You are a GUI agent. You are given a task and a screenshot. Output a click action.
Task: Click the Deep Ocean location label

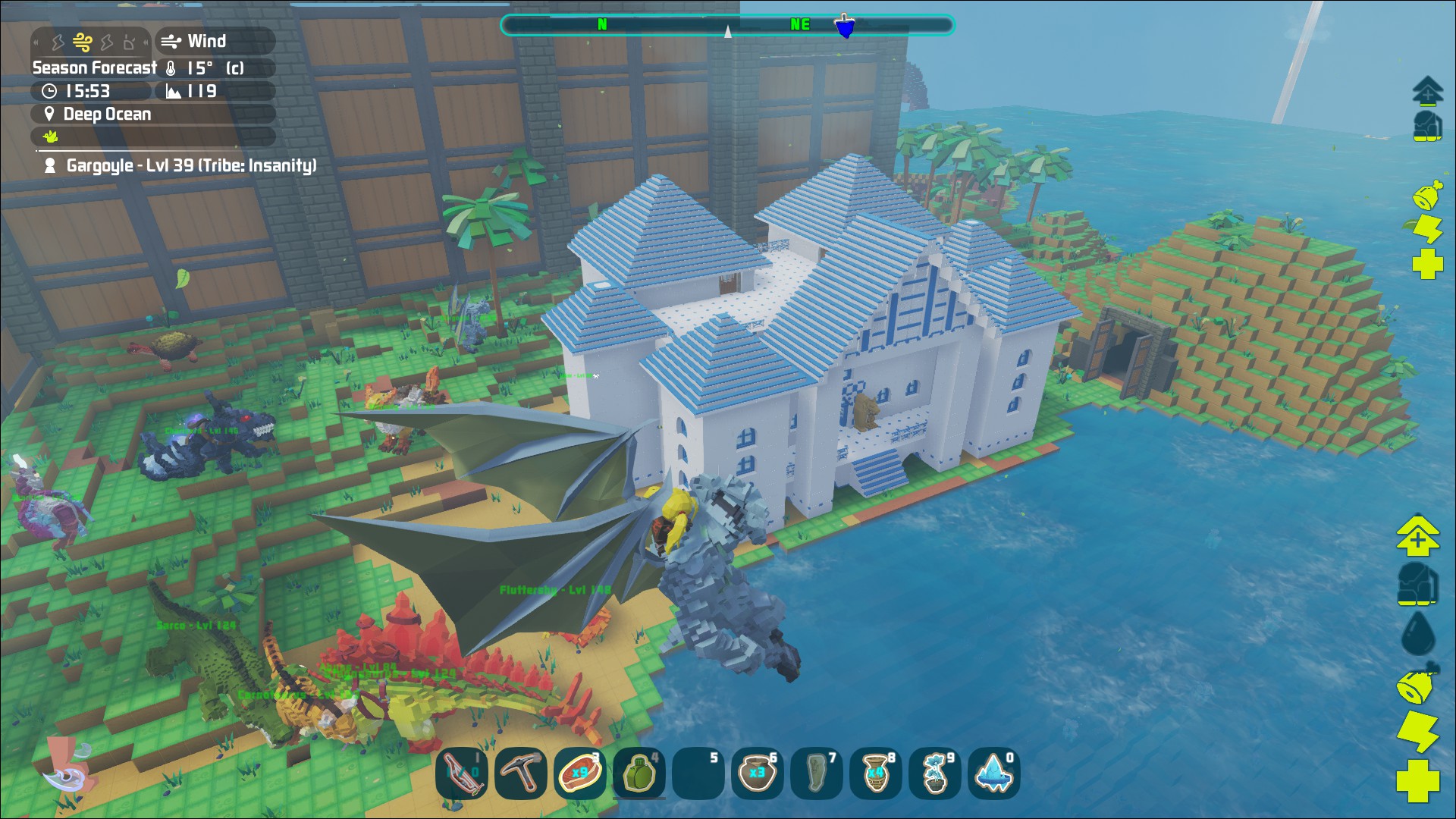[106, 114]
